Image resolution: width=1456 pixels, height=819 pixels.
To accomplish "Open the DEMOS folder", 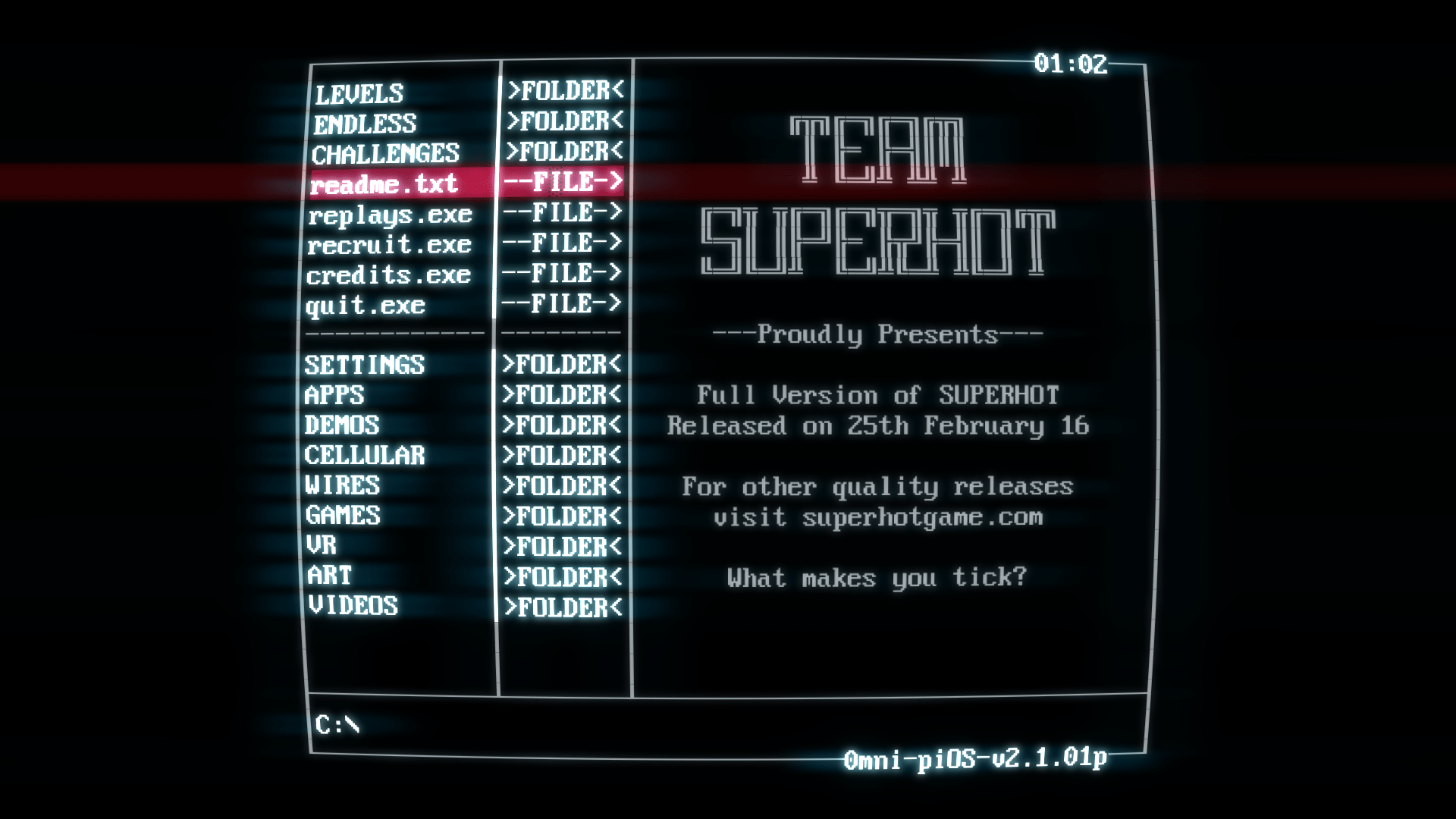I will point(342,425).
